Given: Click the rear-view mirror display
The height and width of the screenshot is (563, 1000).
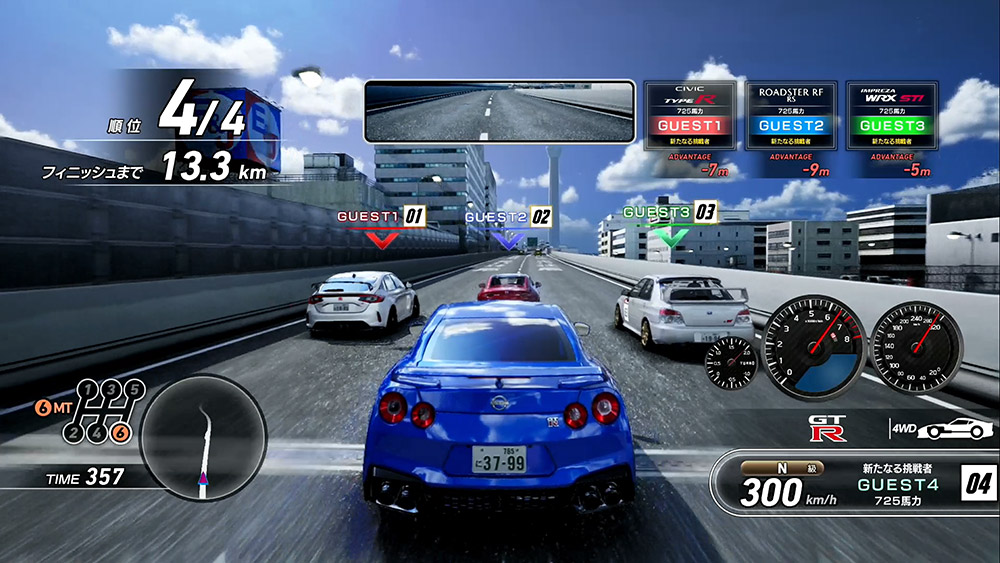Looking at the screenshot, I should (x=499, y=111).
